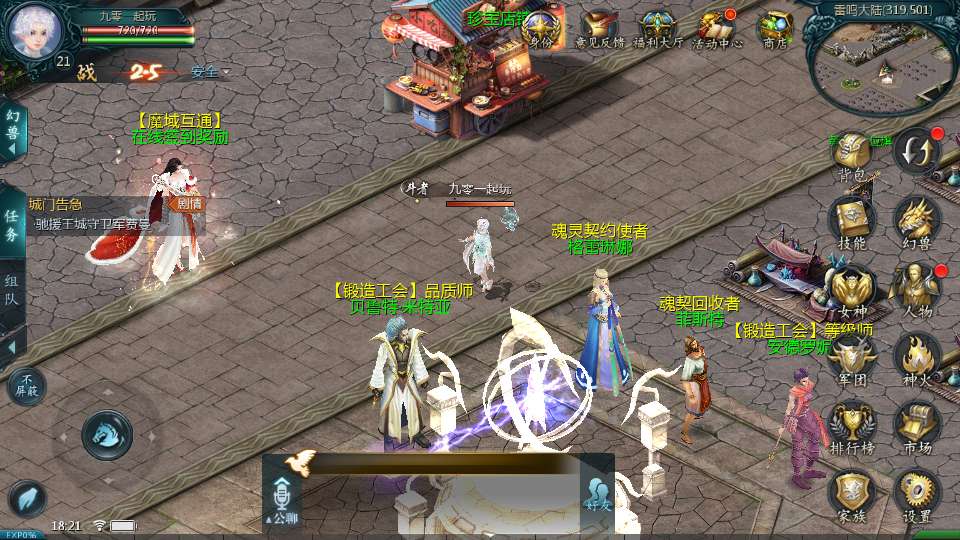Open the 意见反馈 feedback icon

tap(599, 29)
